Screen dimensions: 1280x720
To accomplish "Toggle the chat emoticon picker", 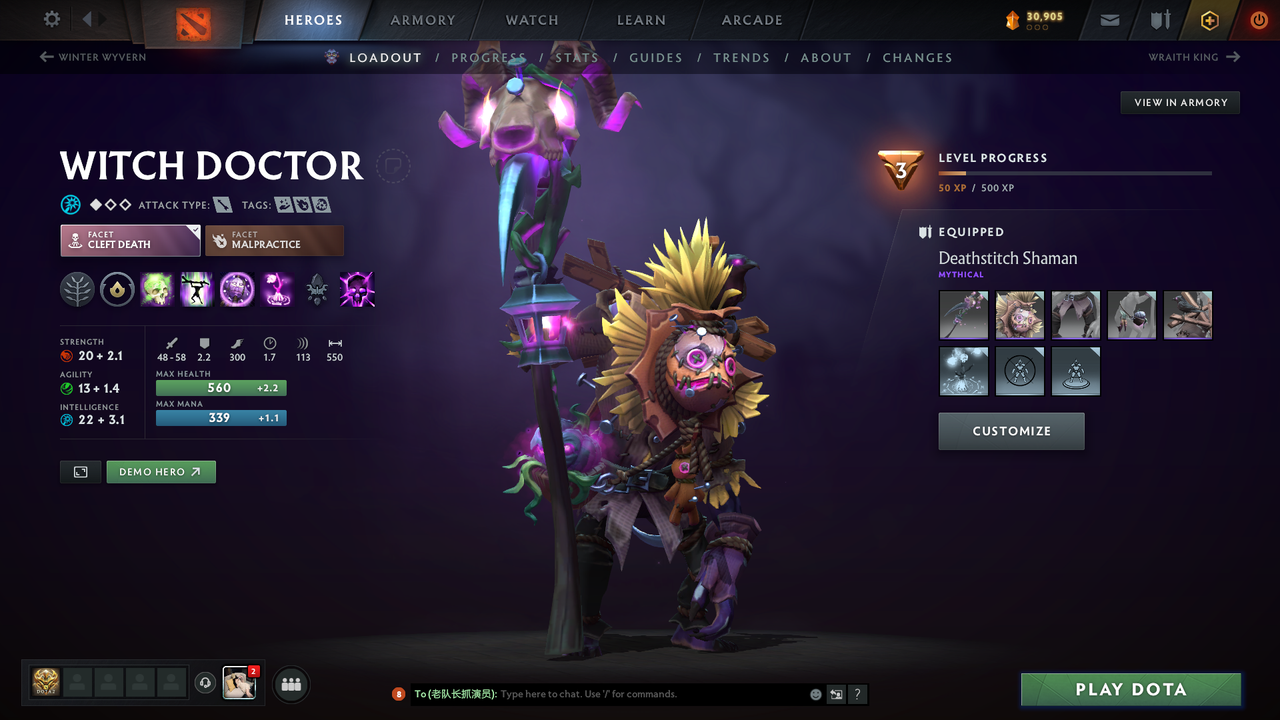I will click(815, 694).
